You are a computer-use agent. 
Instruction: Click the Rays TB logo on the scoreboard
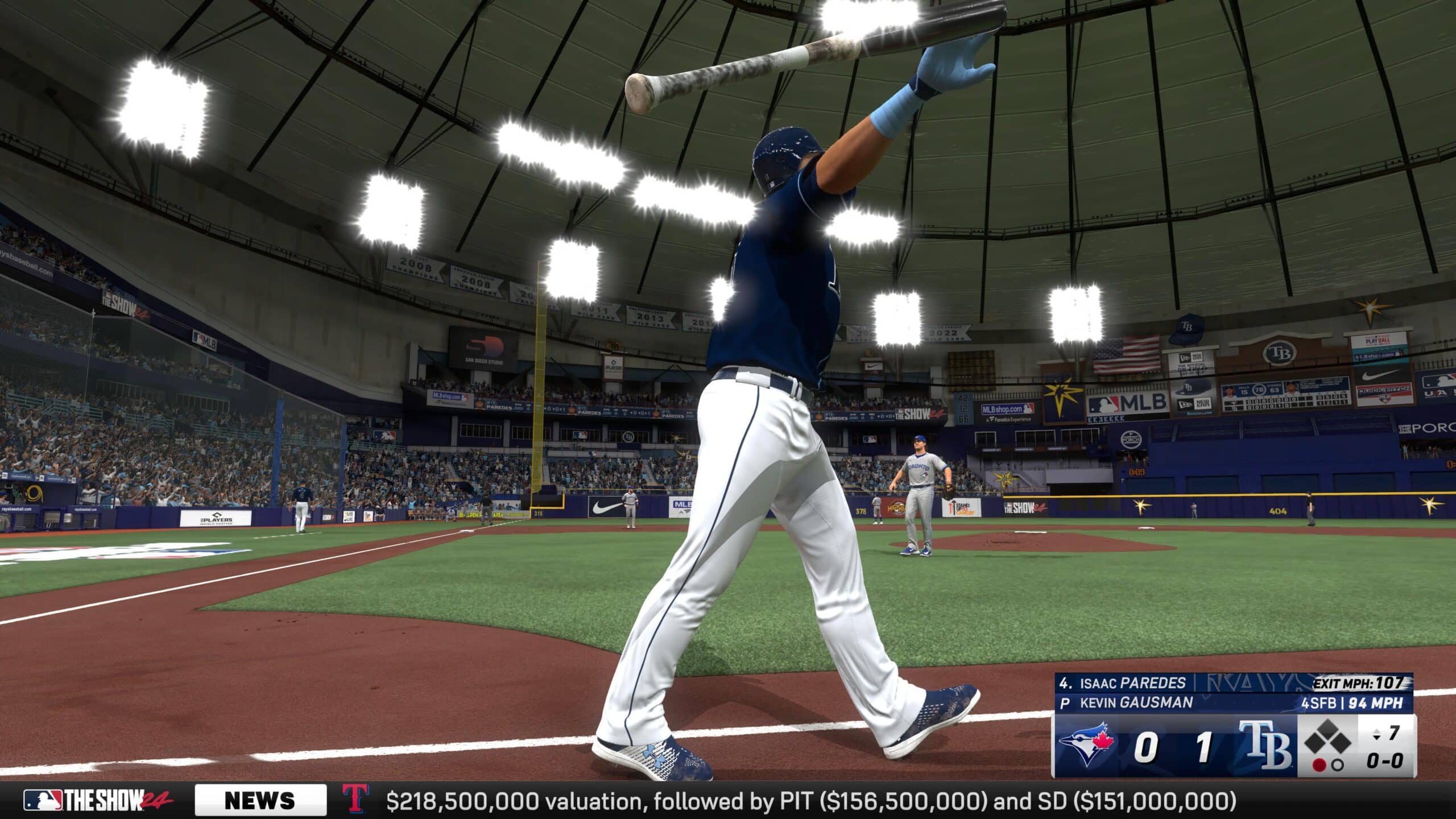pos(1265,746)
